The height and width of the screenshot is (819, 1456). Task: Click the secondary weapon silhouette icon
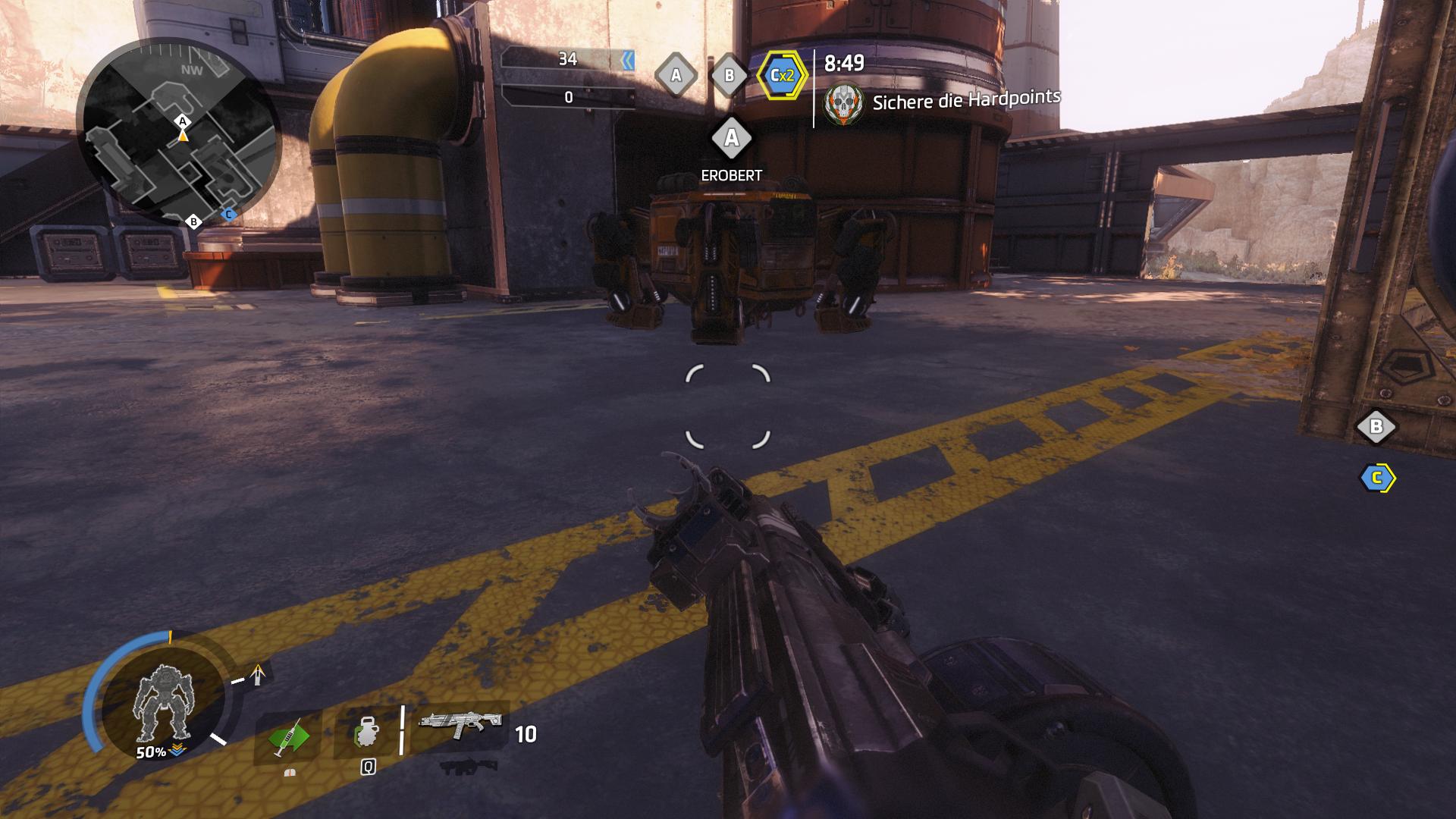click(x=462, y=767)
